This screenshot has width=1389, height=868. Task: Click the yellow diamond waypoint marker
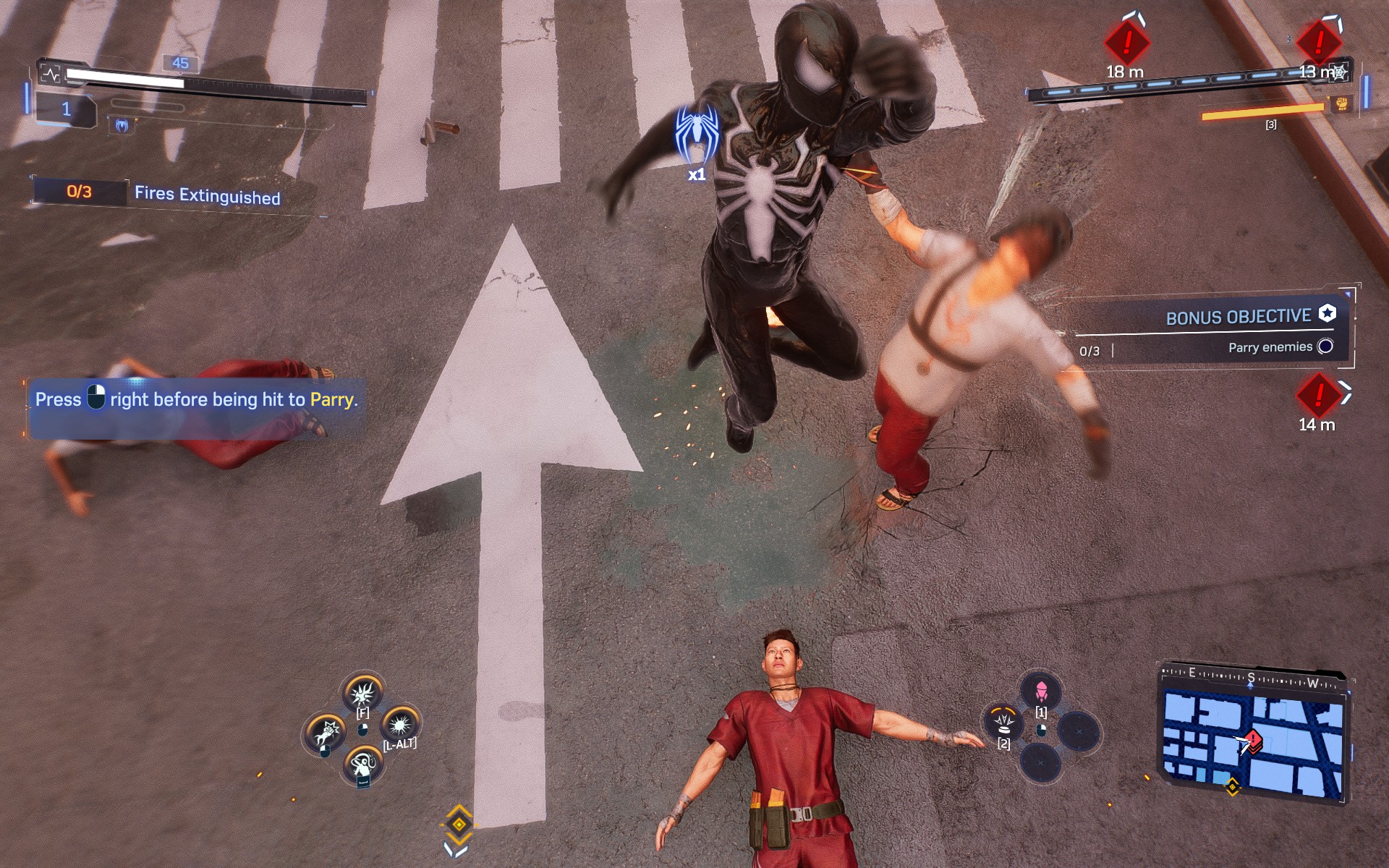click(x=459, y=824)
